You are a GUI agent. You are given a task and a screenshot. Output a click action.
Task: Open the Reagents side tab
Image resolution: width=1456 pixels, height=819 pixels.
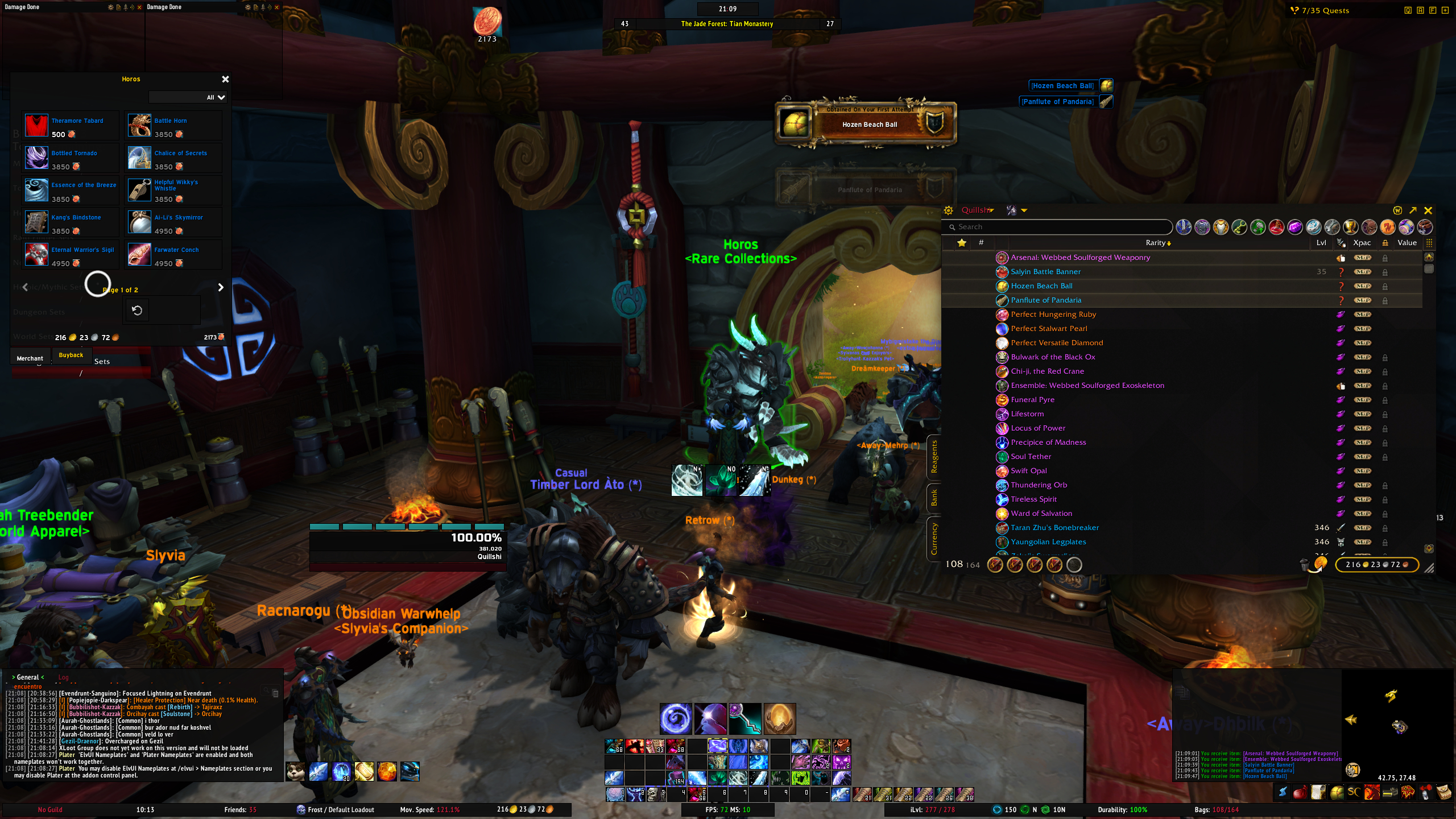933,456
